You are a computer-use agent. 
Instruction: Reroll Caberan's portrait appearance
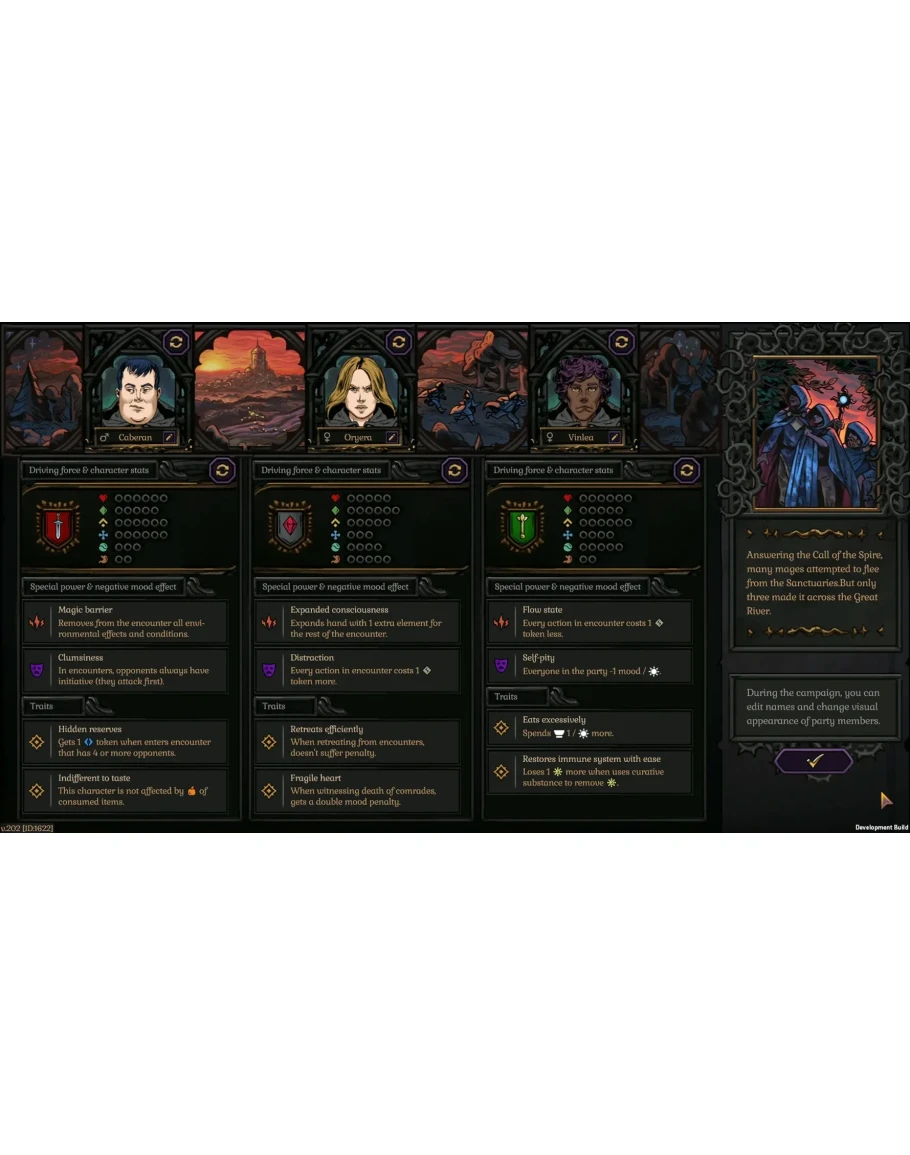[175, 342]
